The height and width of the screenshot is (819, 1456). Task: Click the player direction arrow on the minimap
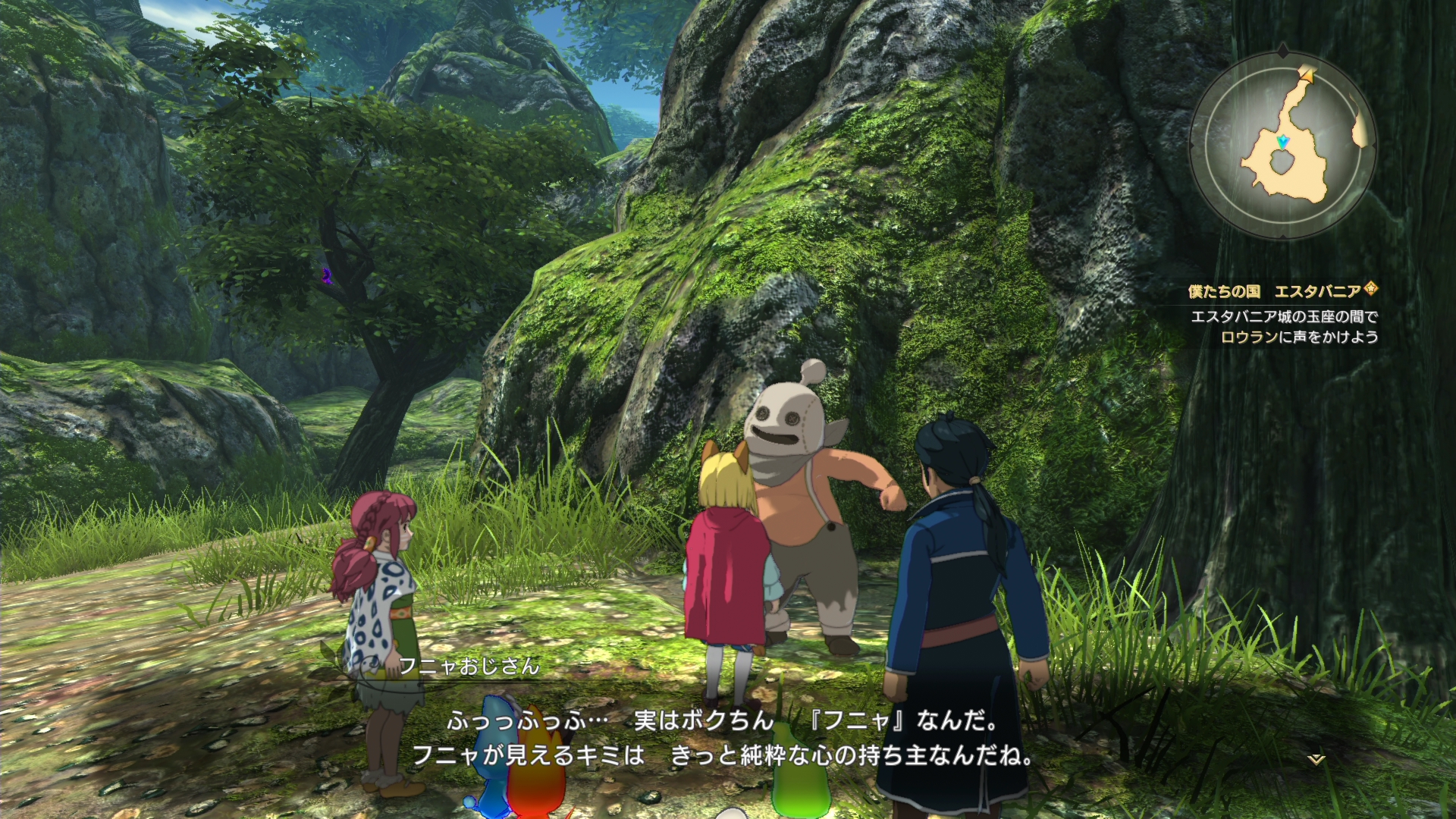click(x=1283, y=142)
